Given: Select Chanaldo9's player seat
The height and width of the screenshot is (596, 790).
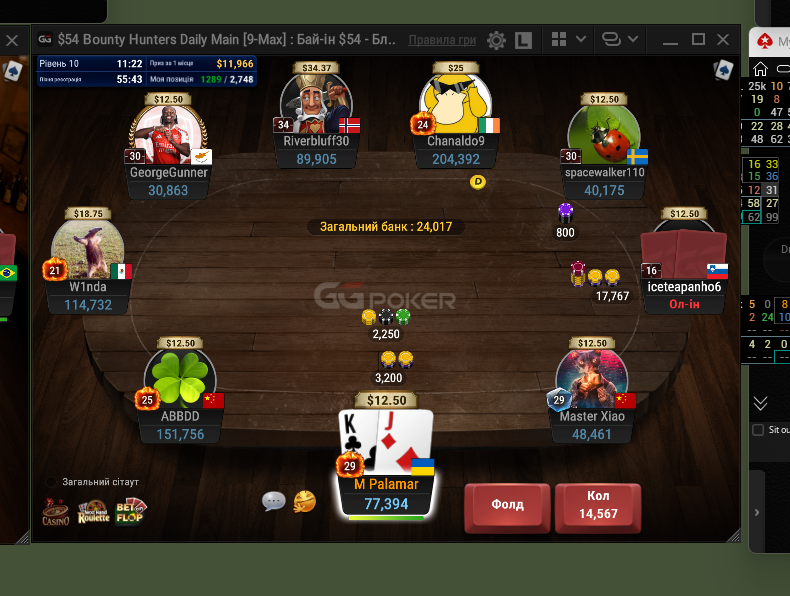Looking at the screenshot, I should (x=456, y=110).
